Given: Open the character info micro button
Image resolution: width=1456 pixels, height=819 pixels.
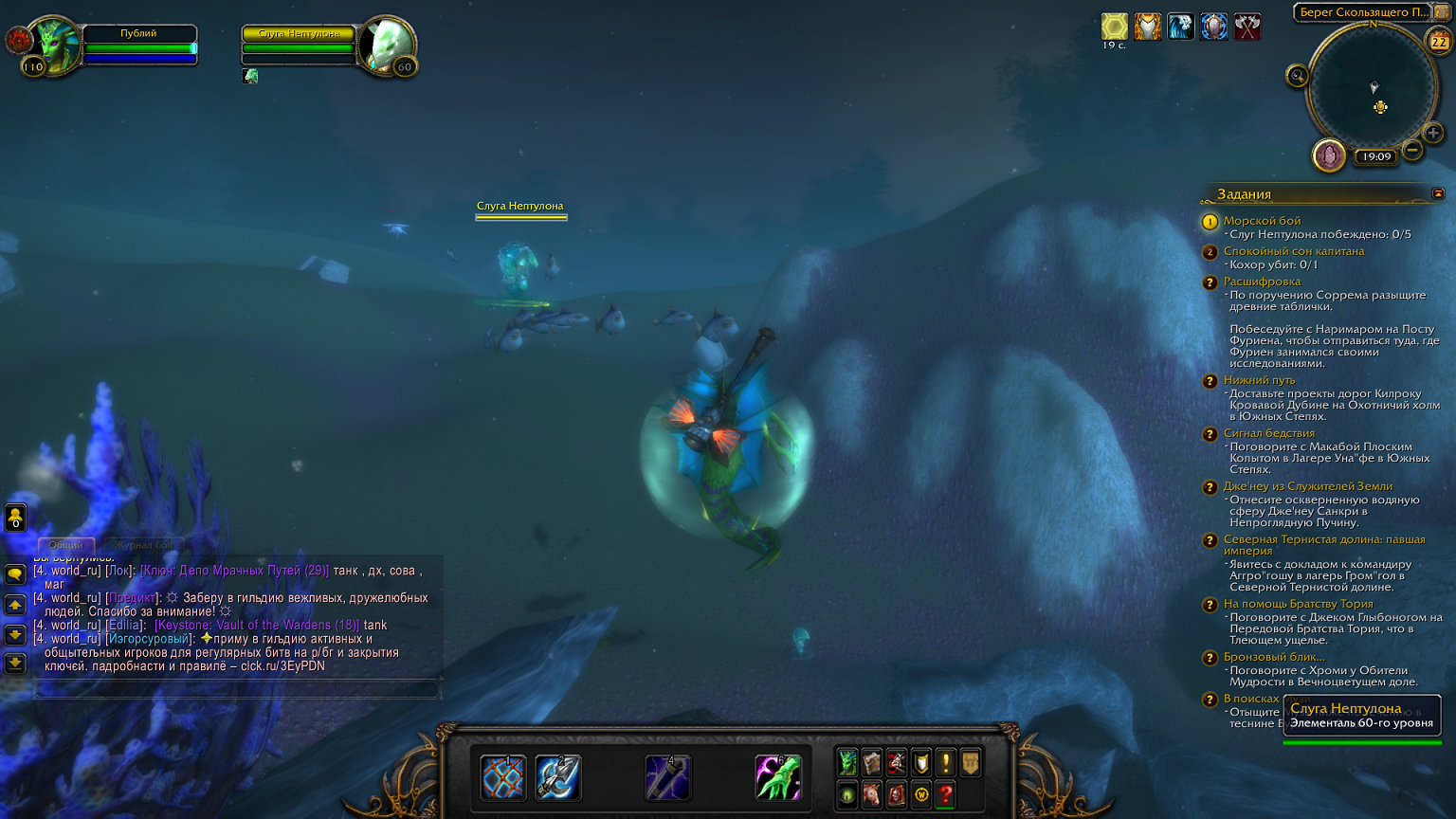Looking at the screenshot, I should (847, 762).
